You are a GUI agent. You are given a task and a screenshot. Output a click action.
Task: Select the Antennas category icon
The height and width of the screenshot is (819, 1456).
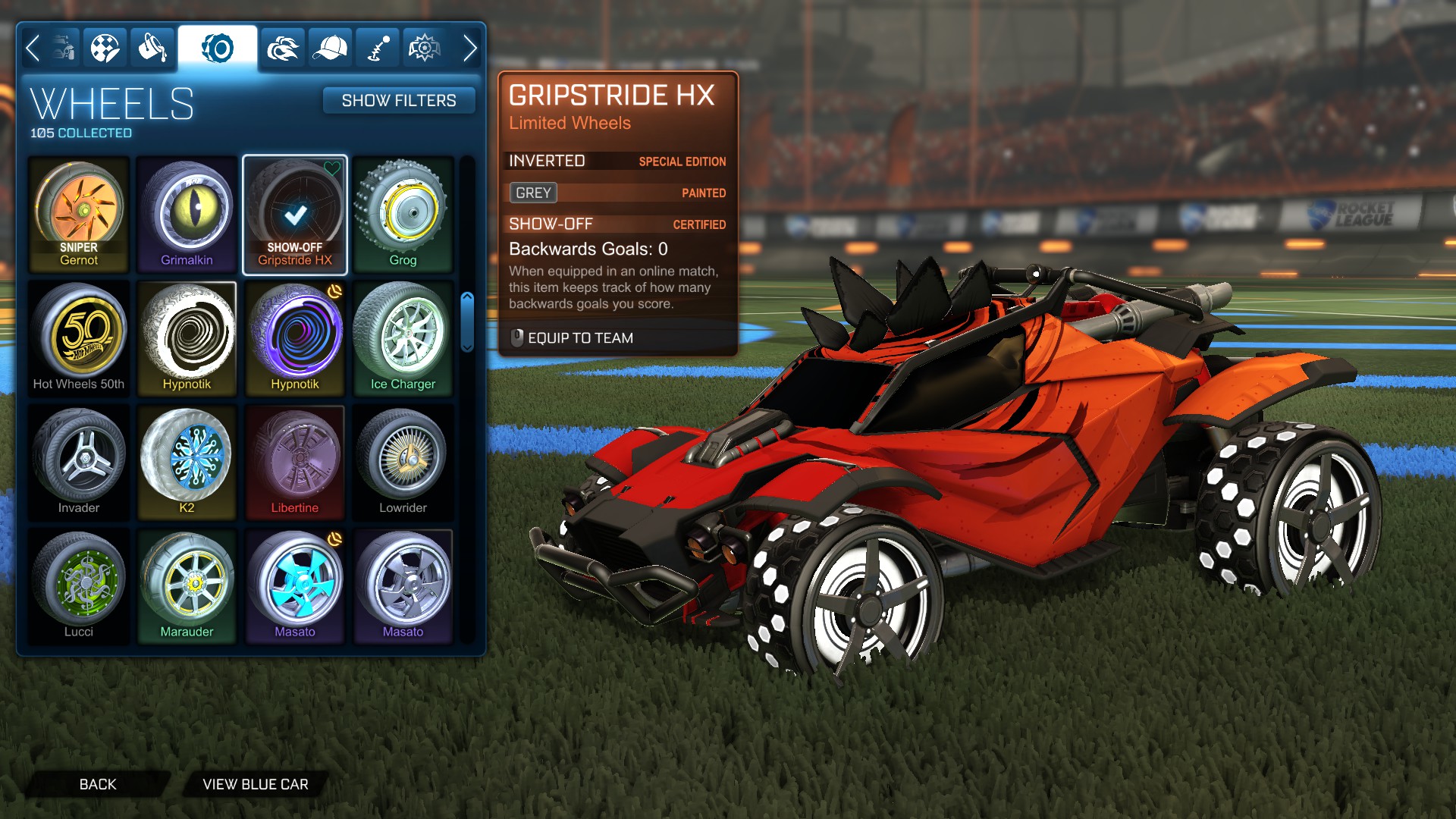click(377, 47)
